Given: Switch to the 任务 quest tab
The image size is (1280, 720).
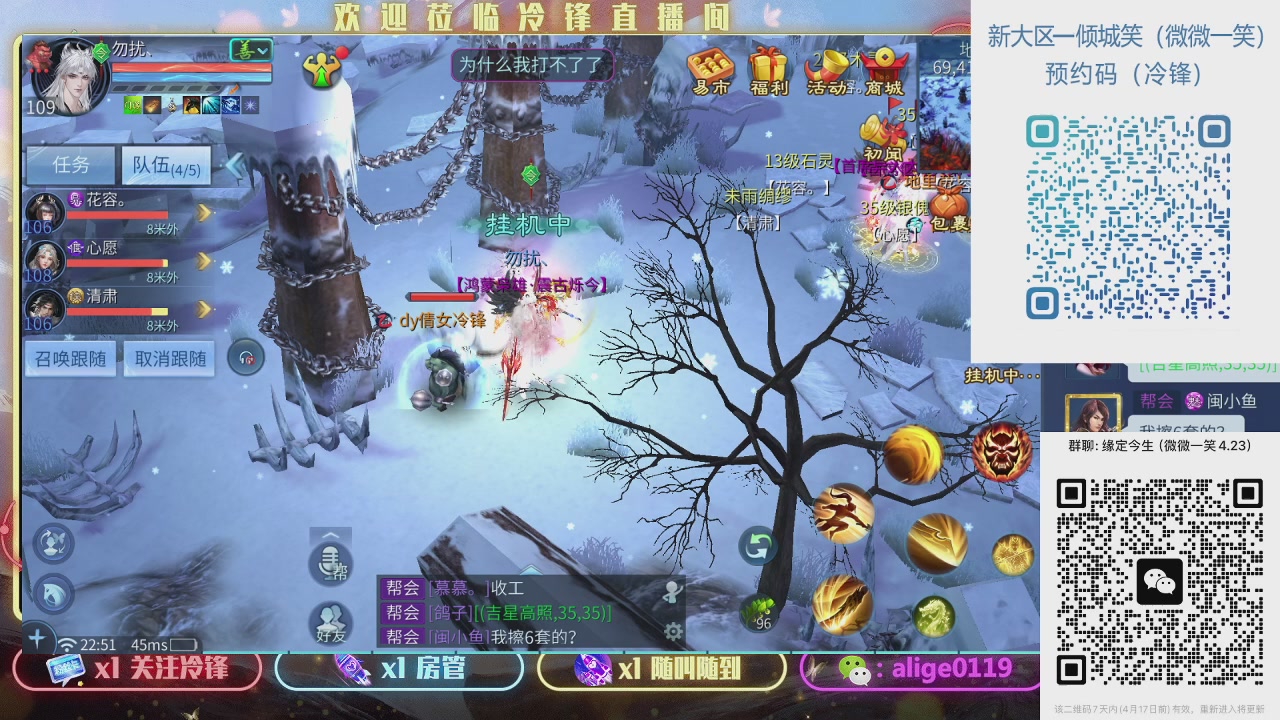Looking at the screenshot, I should coord(70,165).
